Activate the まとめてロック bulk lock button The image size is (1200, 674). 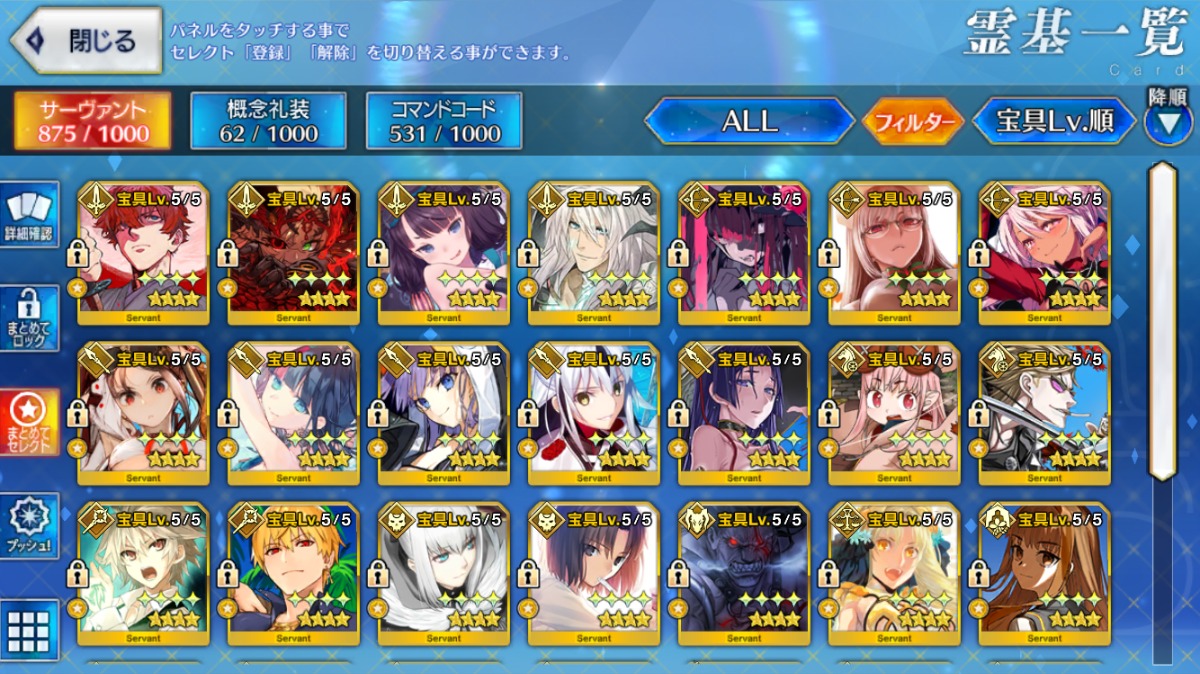coord(29,318)
